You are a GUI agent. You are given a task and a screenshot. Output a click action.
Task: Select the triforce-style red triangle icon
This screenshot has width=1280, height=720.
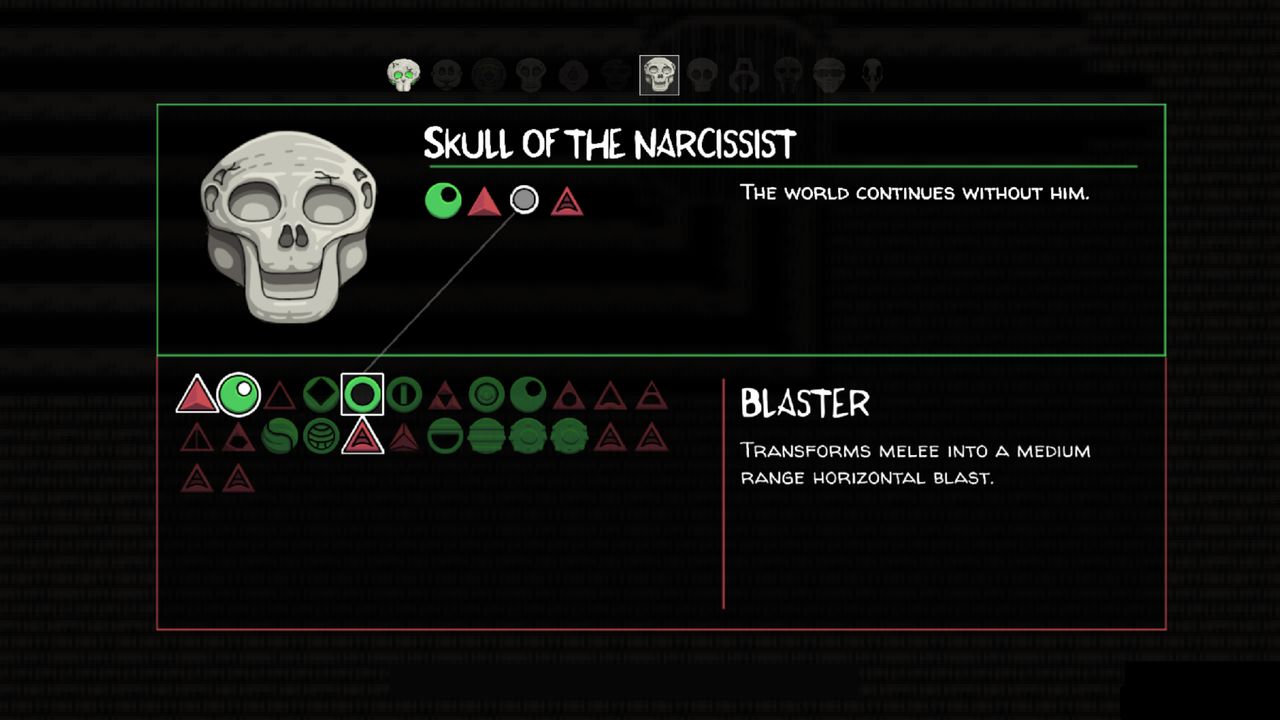(447, 394)
